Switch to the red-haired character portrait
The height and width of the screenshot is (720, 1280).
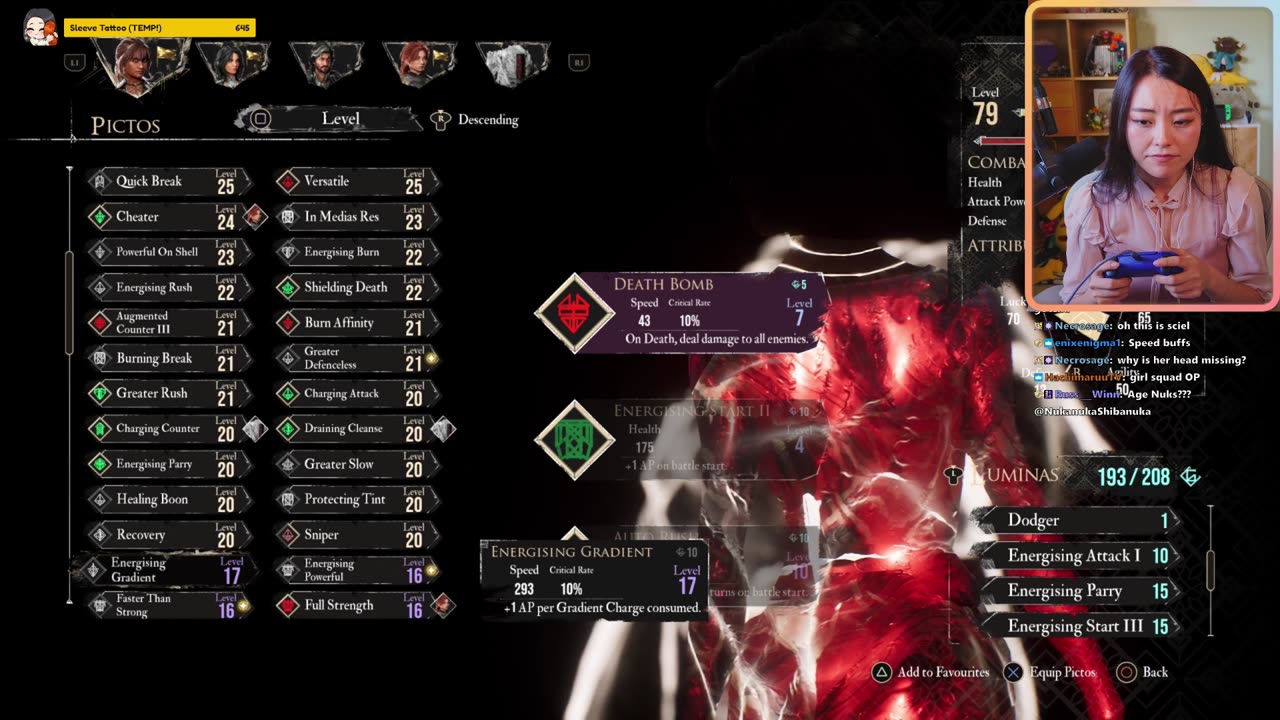click(x=417, y=62)
